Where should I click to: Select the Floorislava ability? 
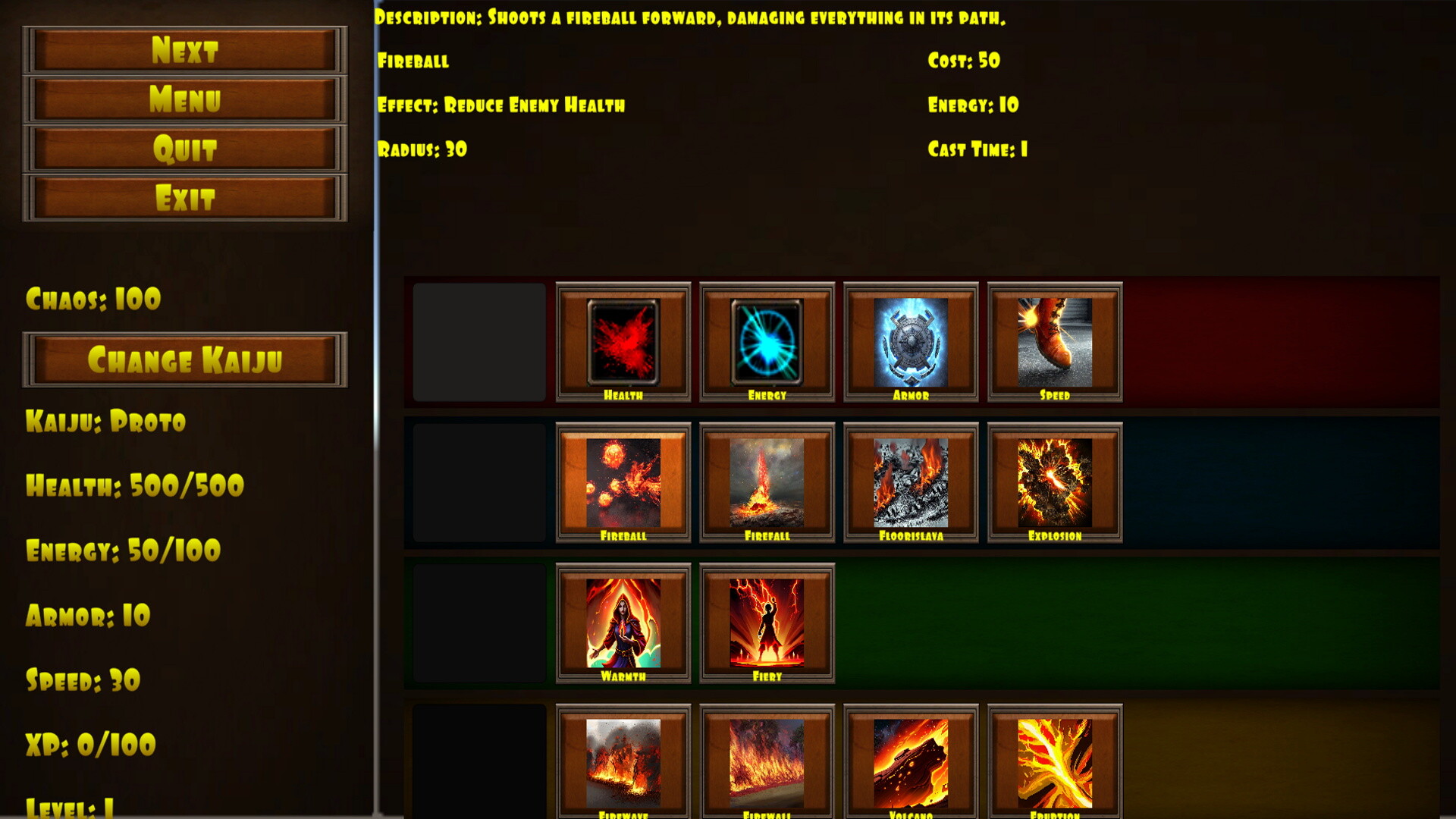click(x=909, y=484)
